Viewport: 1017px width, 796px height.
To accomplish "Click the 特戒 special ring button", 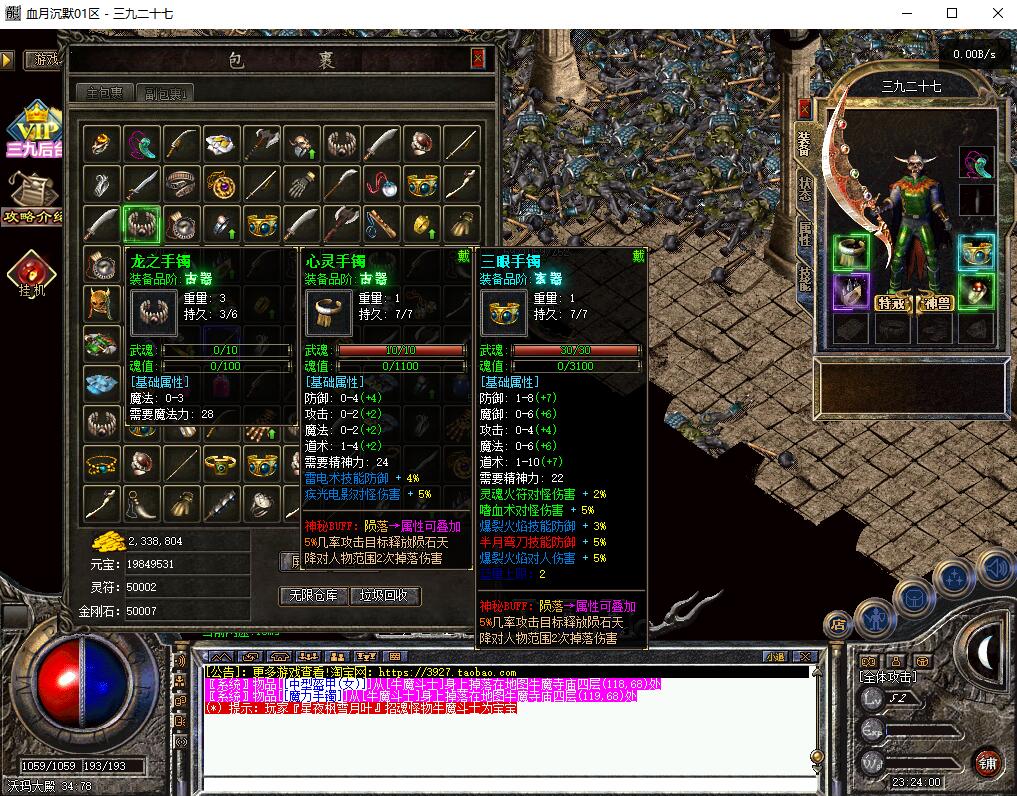I will coord(891,303).
